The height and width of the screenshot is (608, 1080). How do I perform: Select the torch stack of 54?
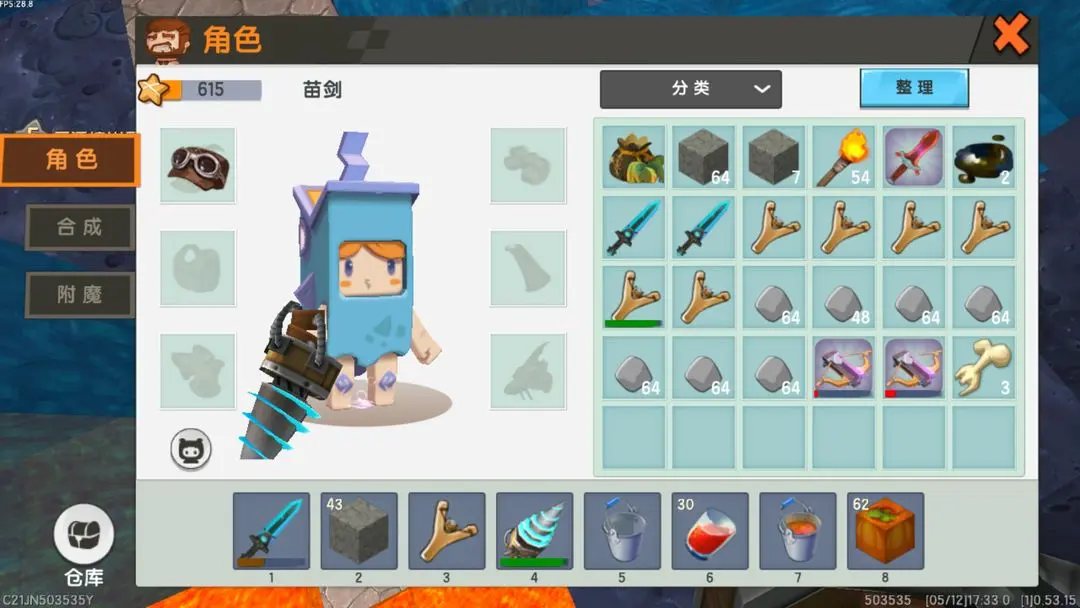tap(843, 157)
